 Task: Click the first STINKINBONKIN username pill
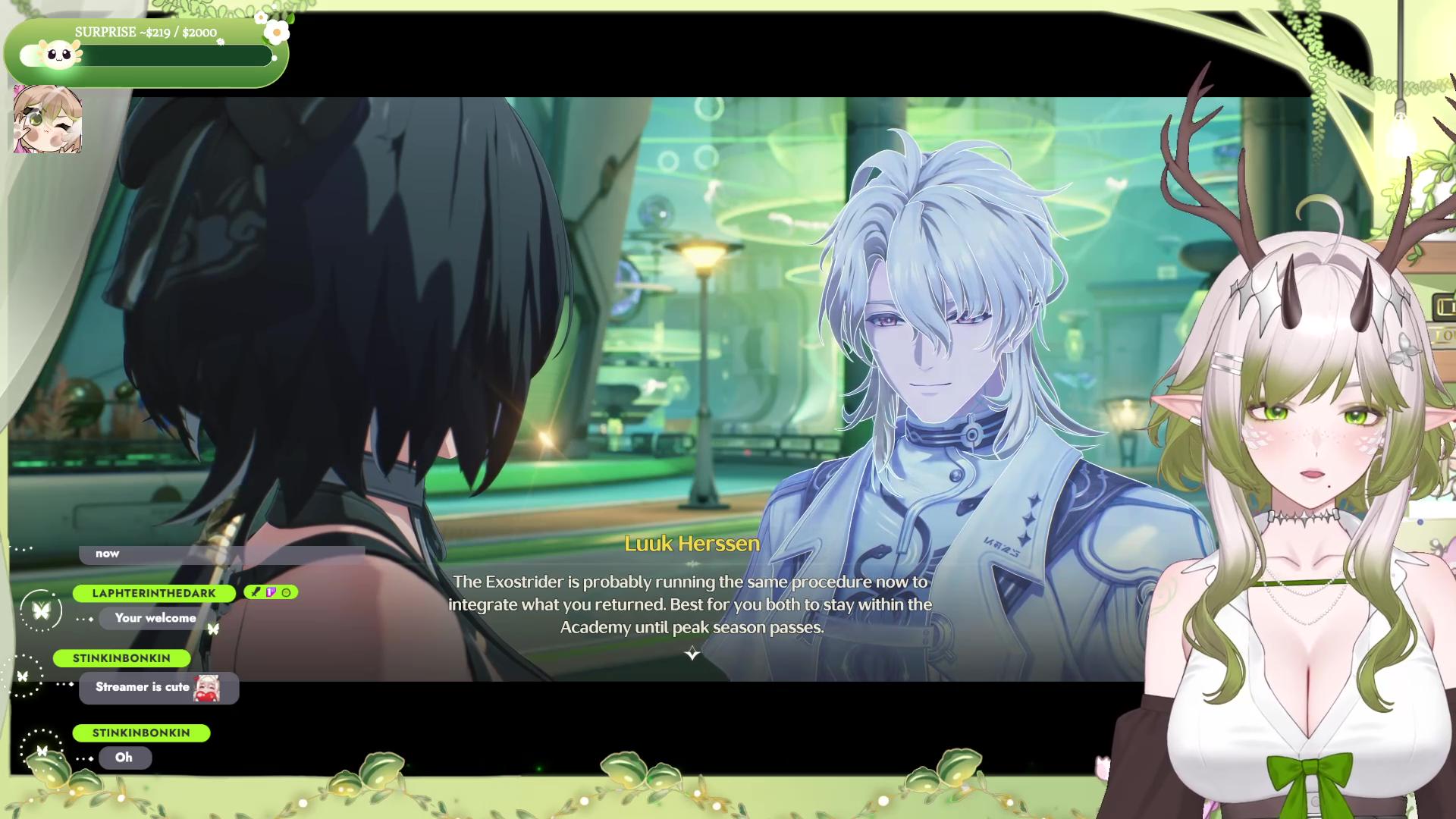[121, 658]
